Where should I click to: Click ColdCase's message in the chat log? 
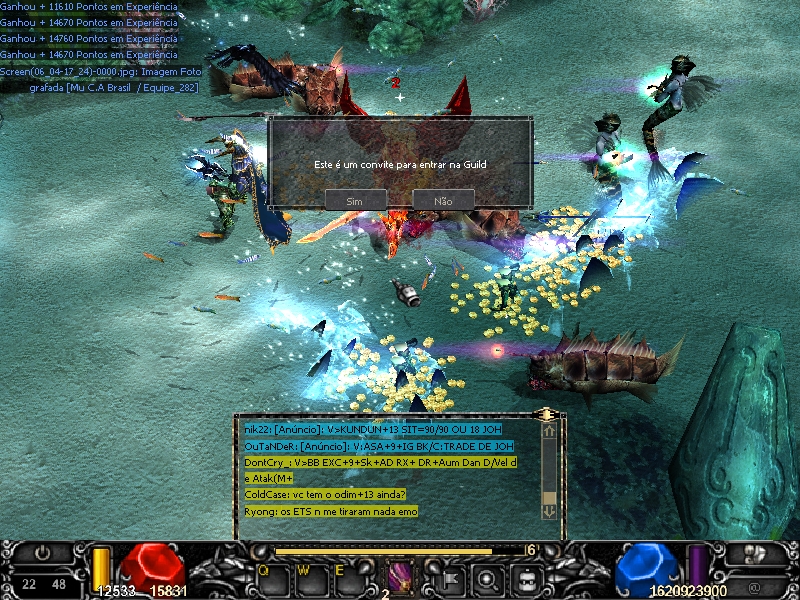coord(331,494)
